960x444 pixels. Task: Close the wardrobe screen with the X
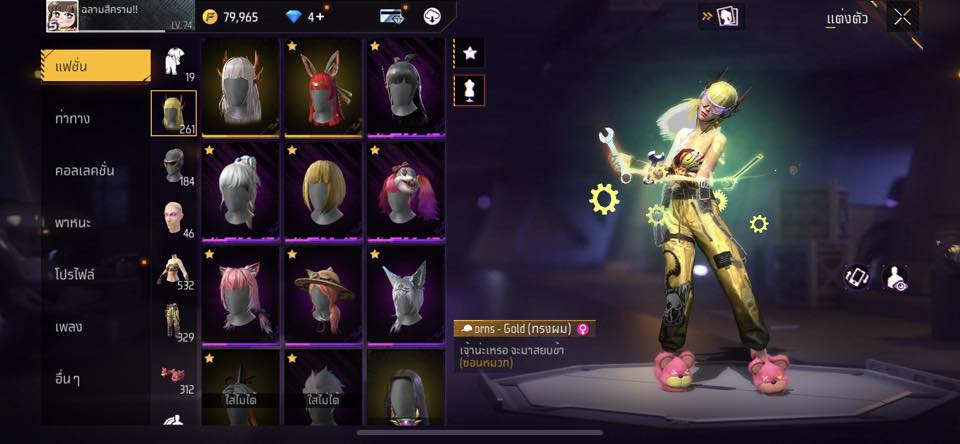(x=903, y=17)
